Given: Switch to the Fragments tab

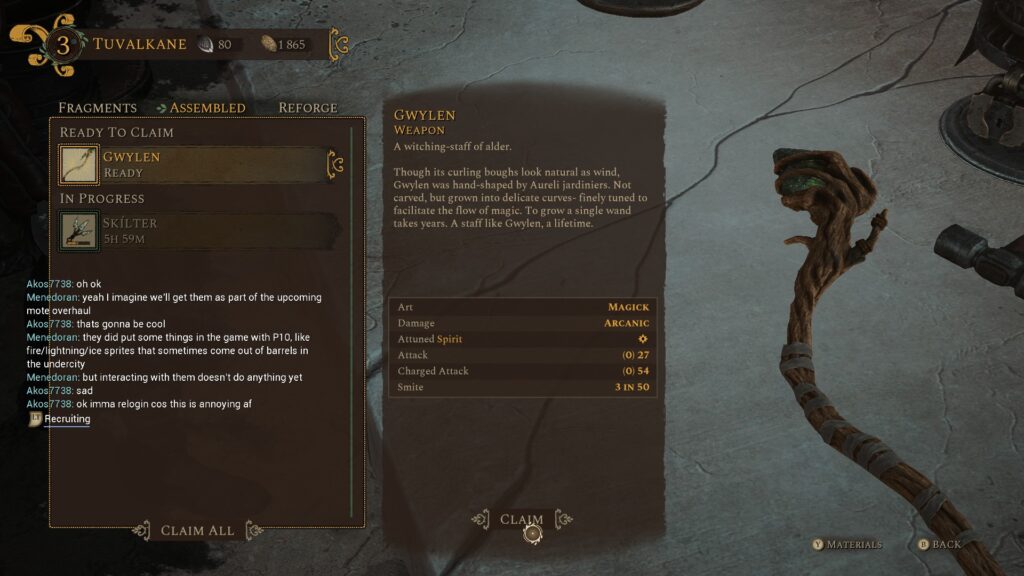Looking at the screenshot, I should (x=97, y=108).
